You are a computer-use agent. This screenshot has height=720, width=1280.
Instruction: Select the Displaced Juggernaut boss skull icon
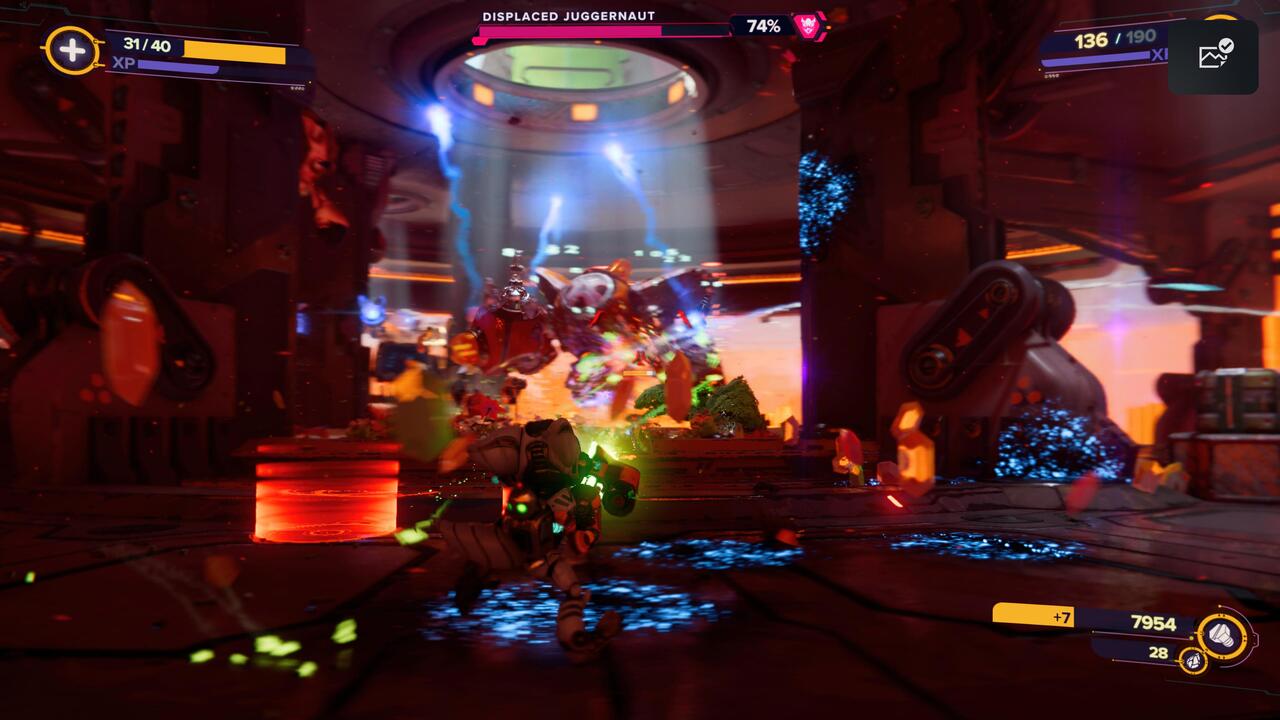(x=807, y=26)
